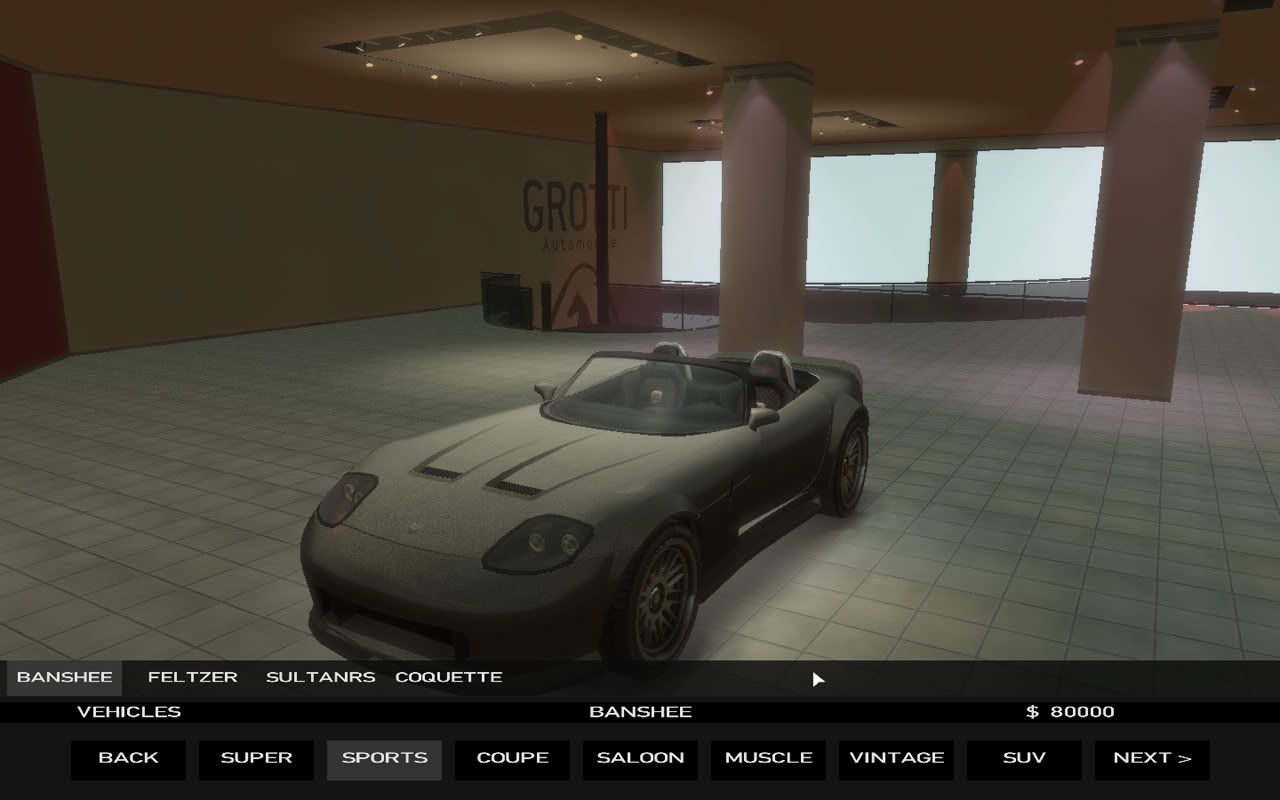Show the Coupe vehicles
The image size is (1280, 800).
tap(512, 758)
